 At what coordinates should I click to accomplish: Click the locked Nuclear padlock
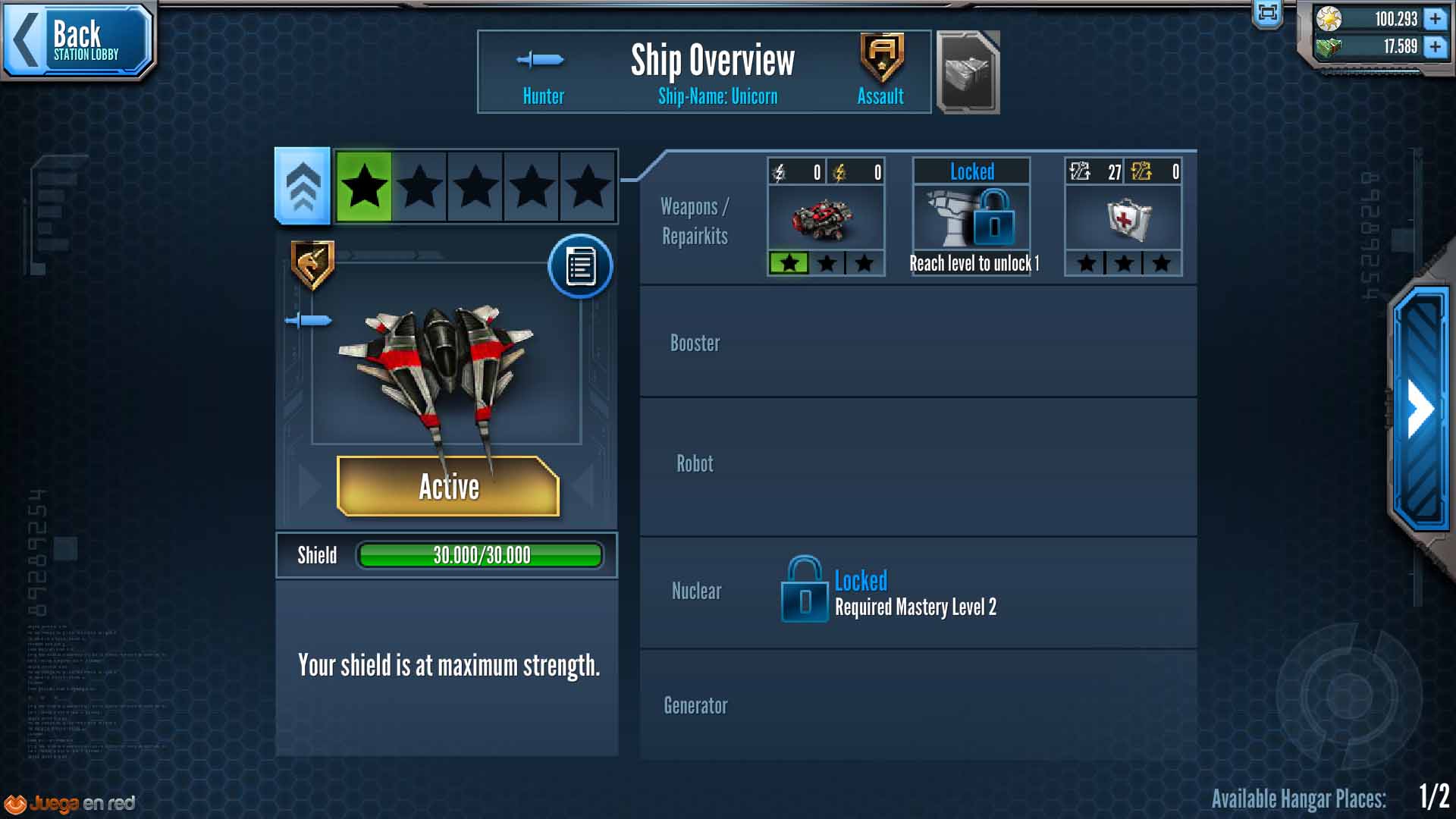tap(804, 589)
